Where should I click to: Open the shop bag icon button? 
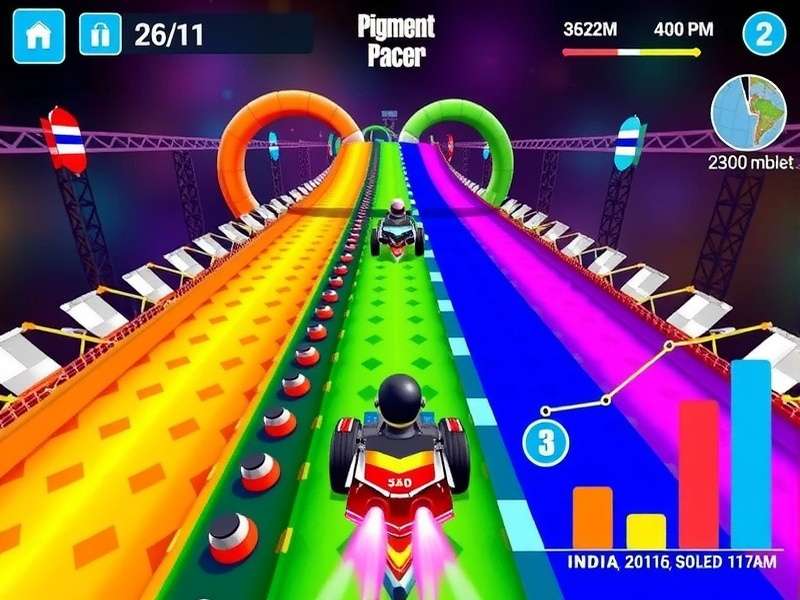tap(99, 36)
